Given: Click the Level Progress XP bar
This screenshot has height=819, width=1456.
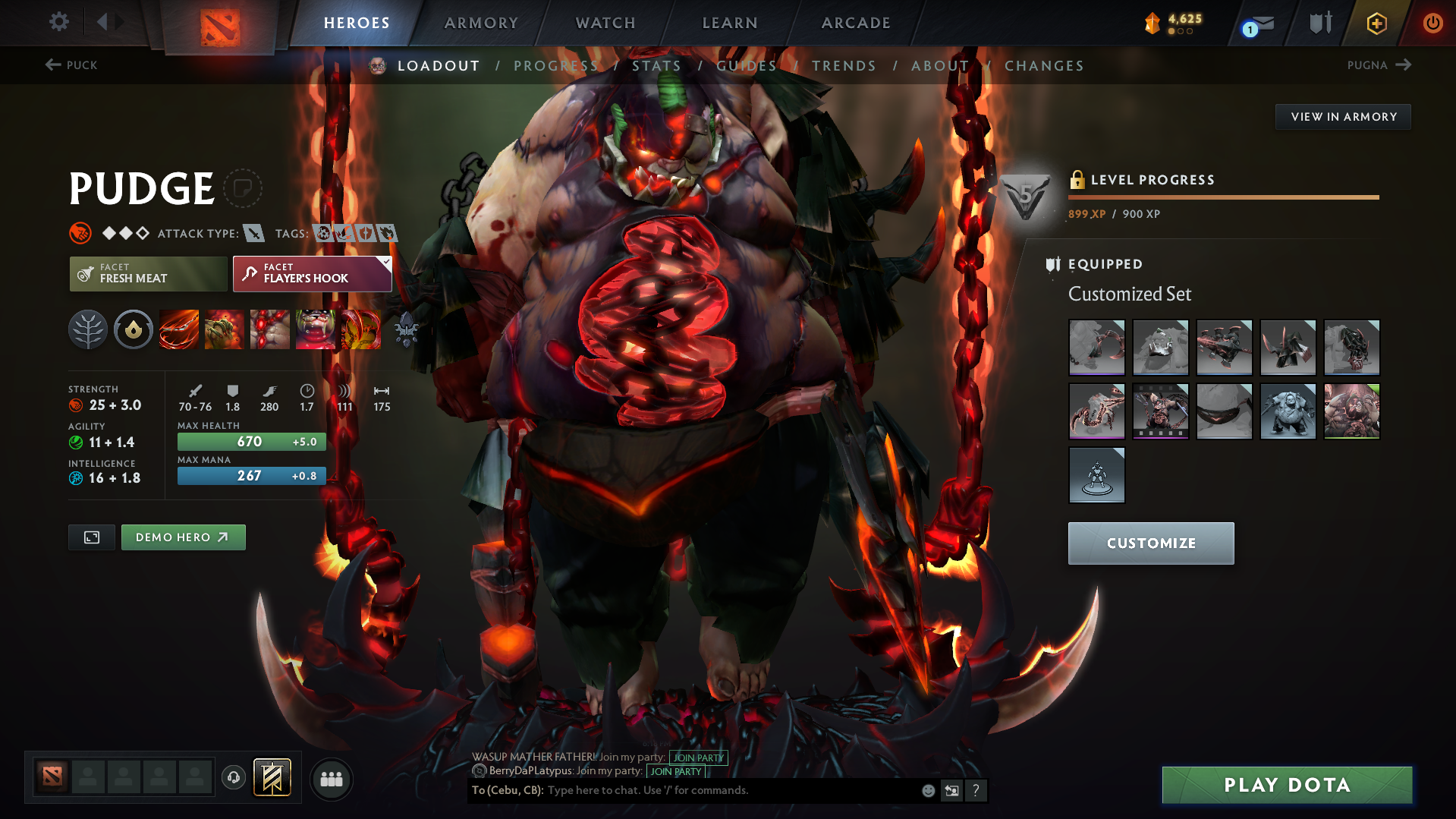Looking at the screenshot, I should point(1223,197).
